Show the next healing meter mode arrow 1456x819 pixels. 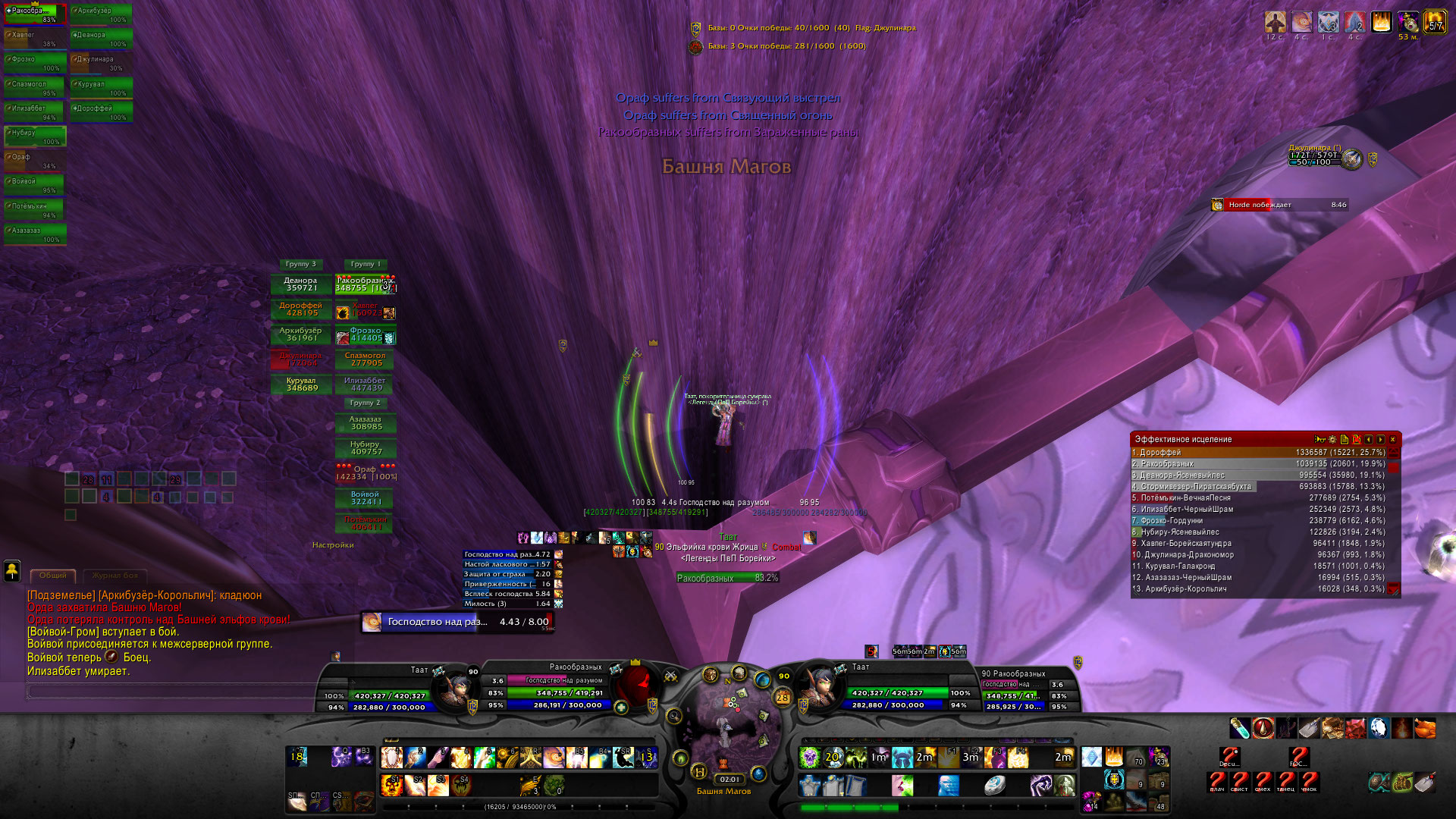[x=1380, y=439]
